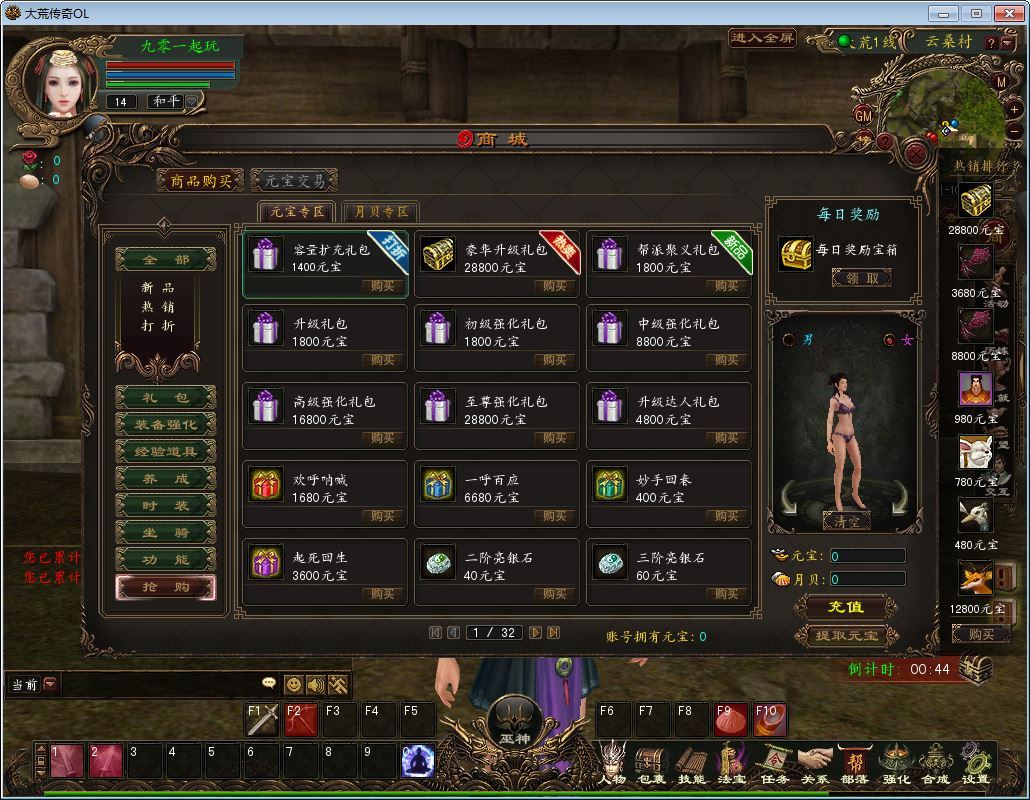Viewport: 1030px width, 800px height.
Task: Clear the preview with 清空
Action: point(846,521)
